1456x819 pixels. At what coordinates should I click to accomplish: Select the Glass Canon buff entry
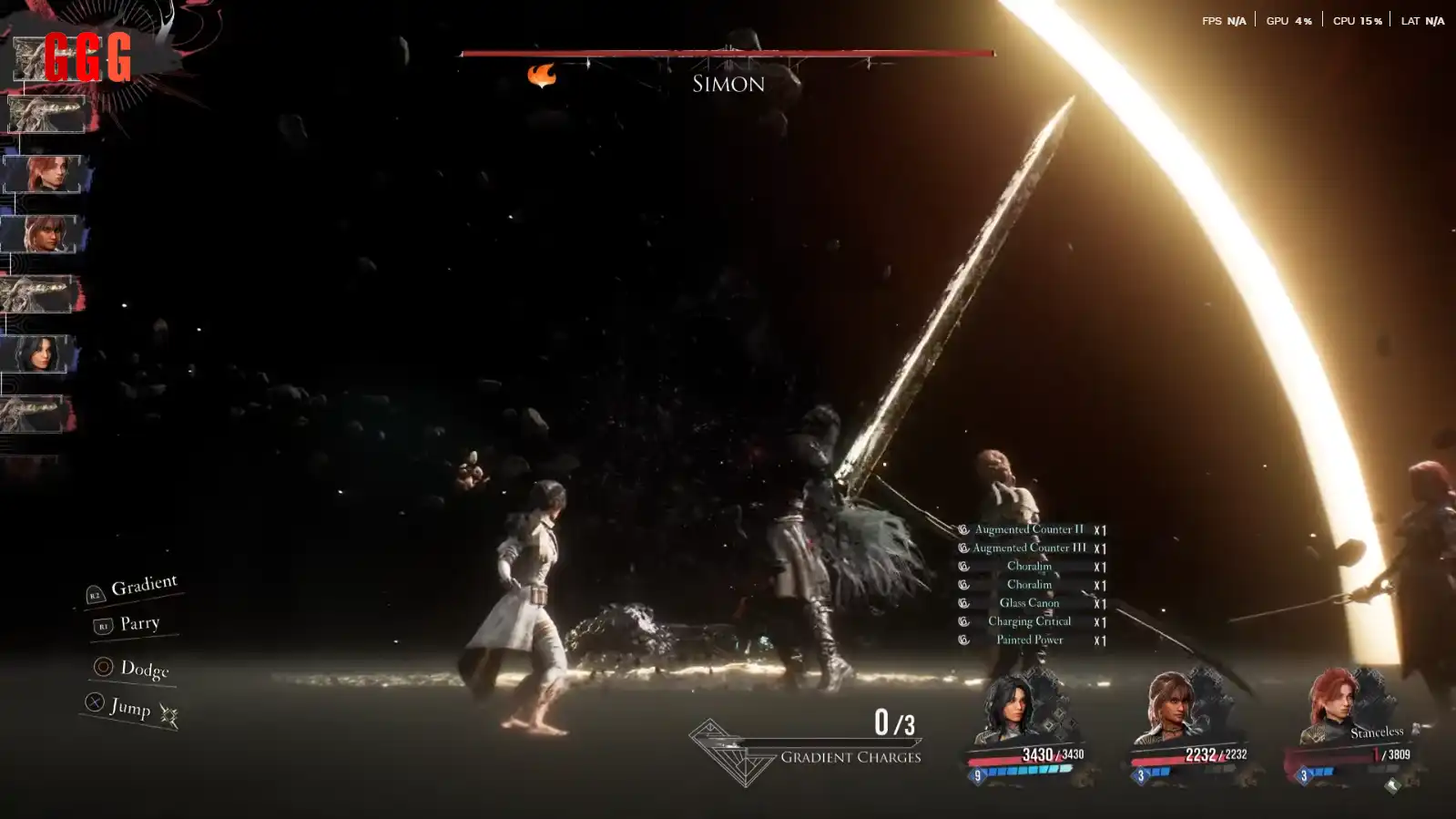click(x=1029, y=603)
